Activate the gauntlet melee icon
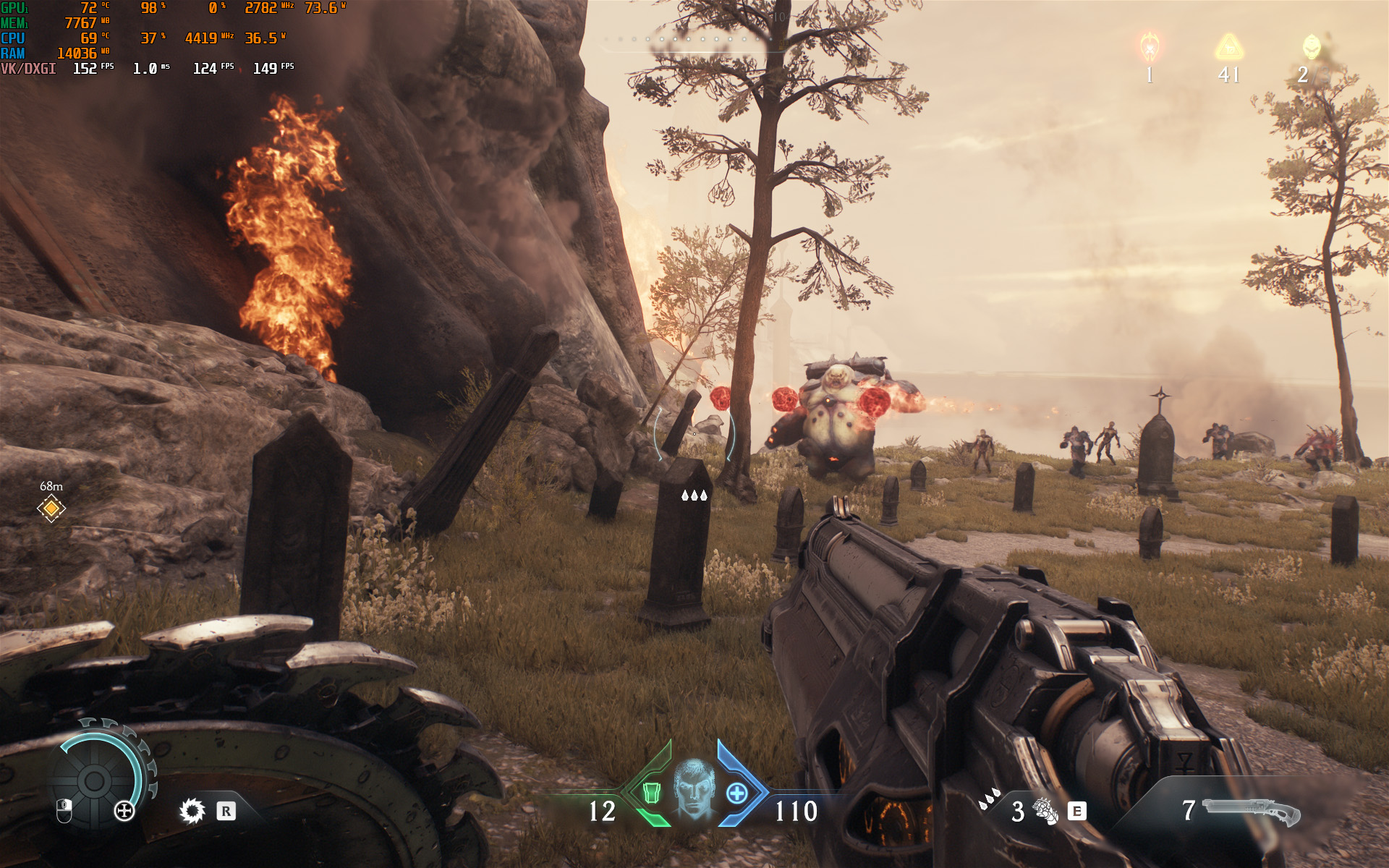This screenshot has height=868, width=1389. point(1045,811)
